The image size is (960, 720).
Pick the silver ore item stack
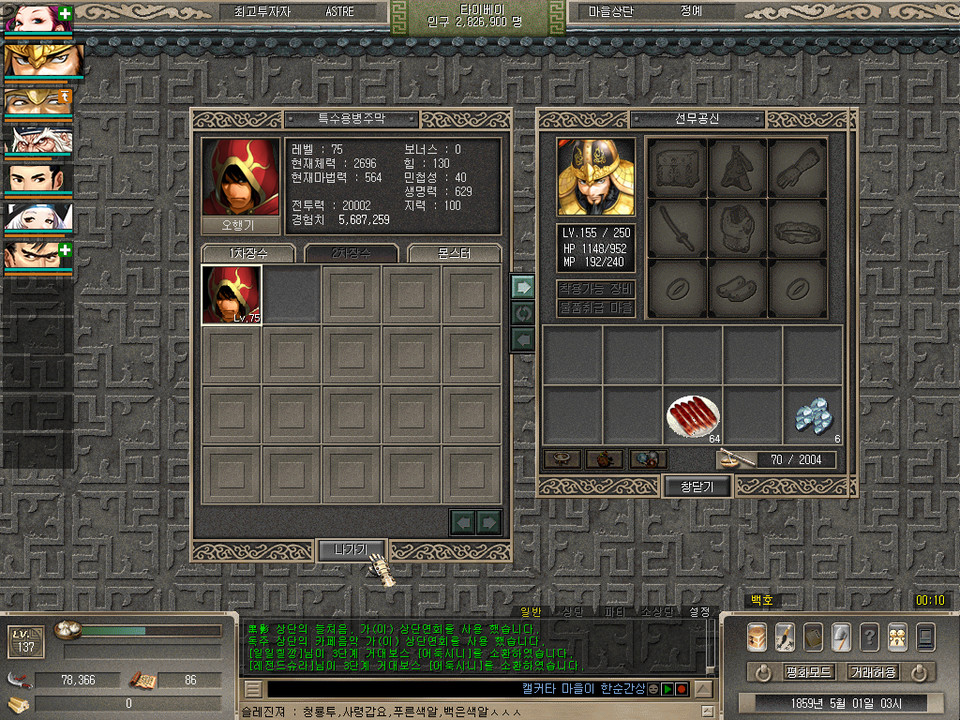pos(812,414)
